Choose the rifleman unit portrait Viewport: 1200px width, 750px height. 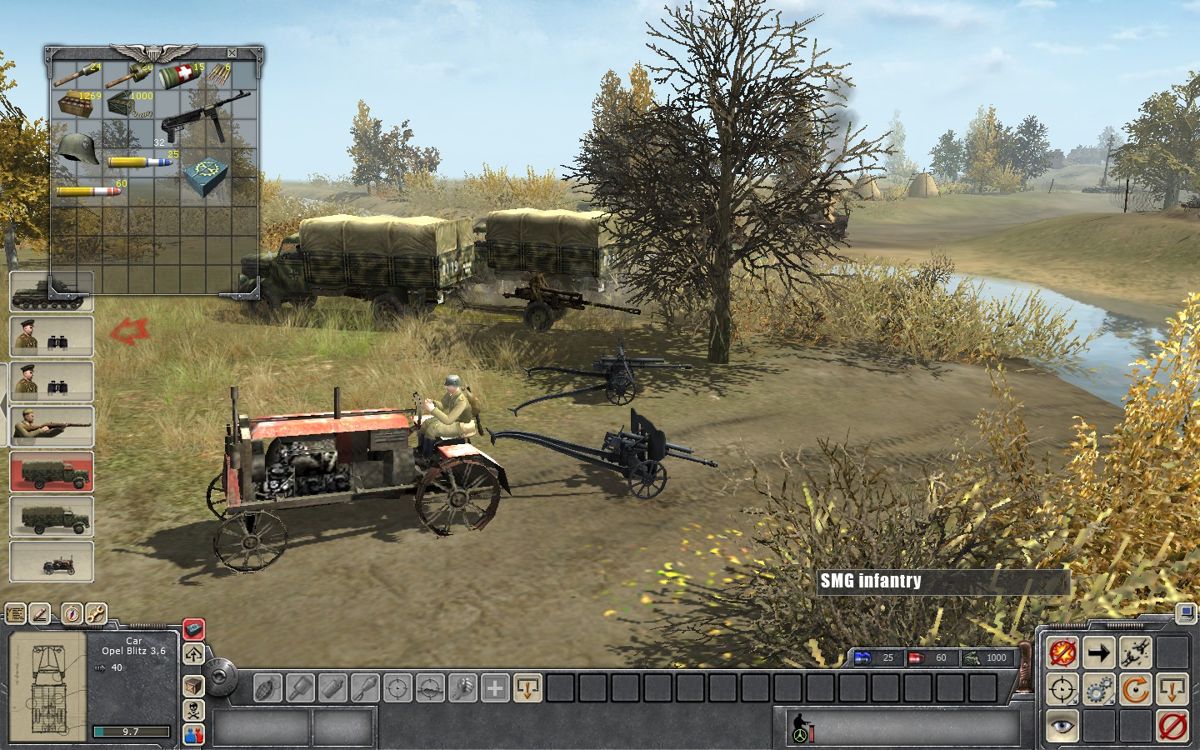(x=52, y=426)
